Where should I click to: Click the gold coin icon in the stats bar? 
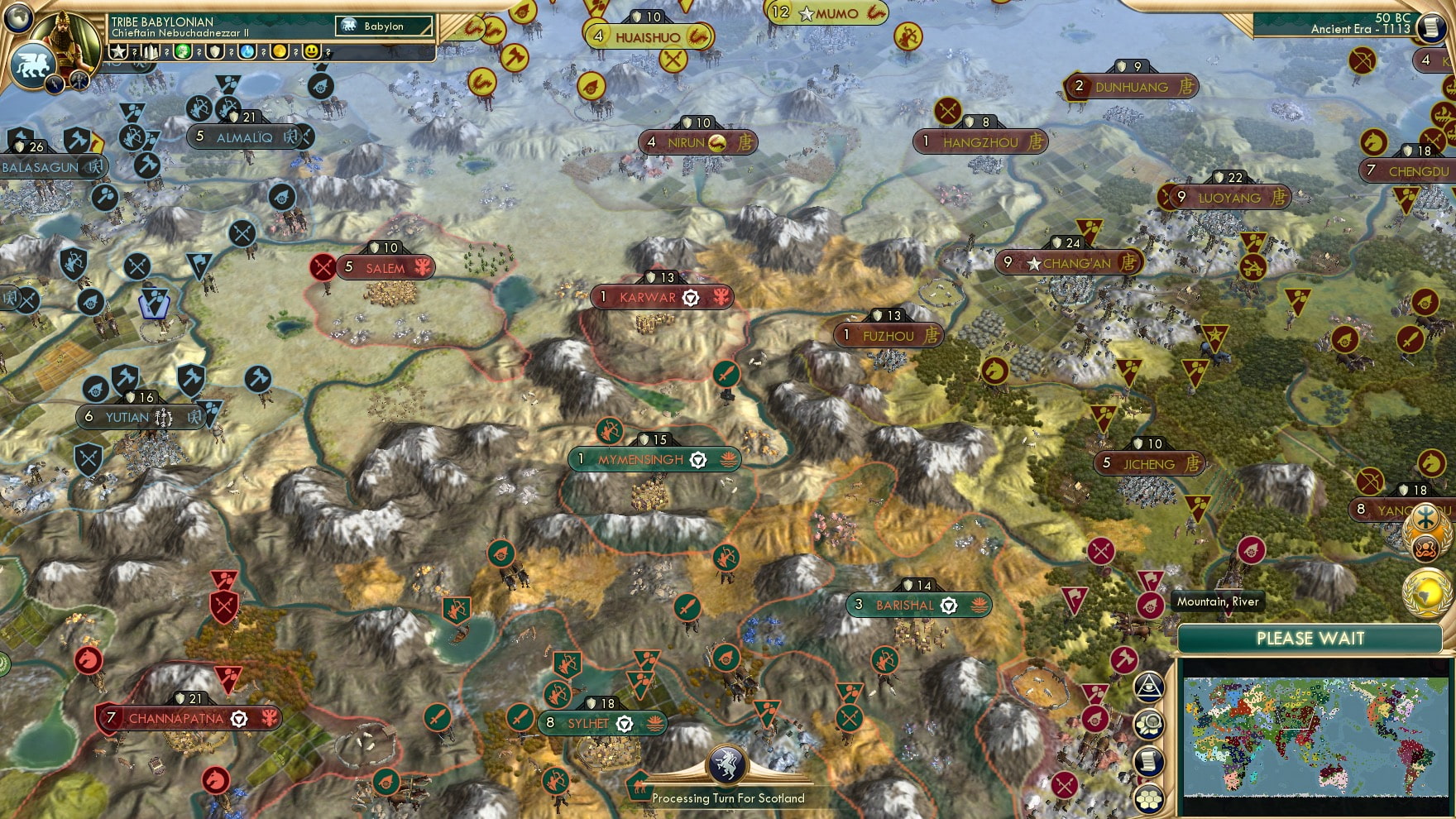click(x=280, y=51)
